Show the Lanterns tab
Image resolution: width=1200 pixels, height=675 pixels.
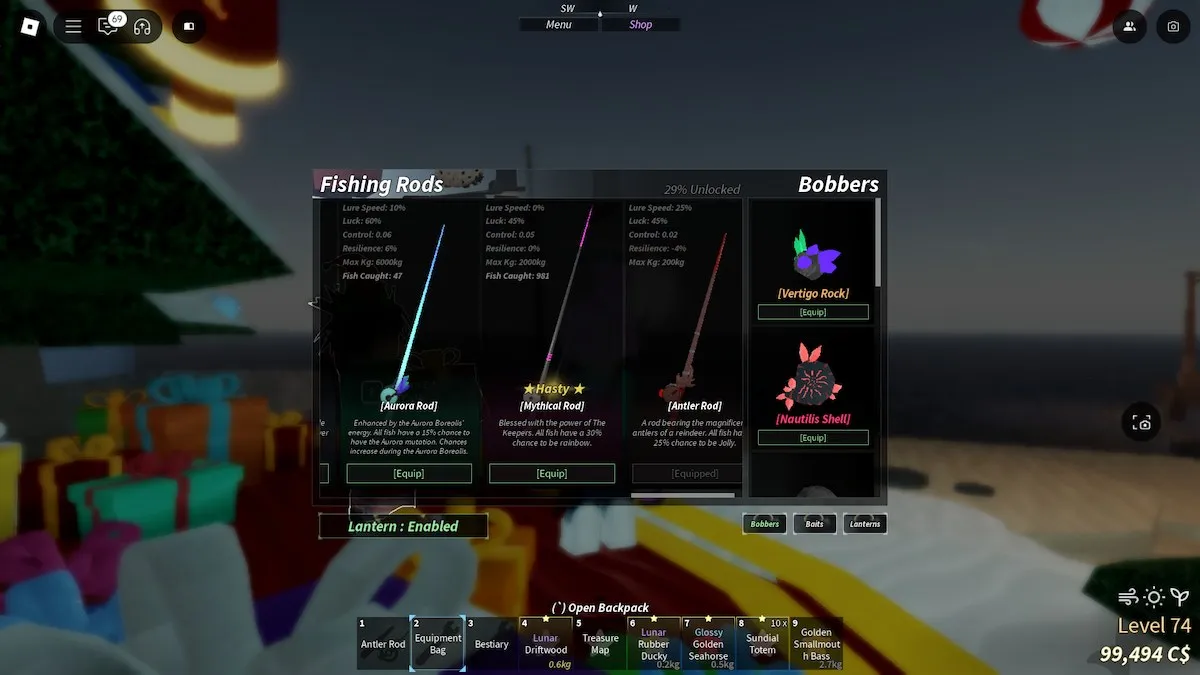tap(865, 524)
